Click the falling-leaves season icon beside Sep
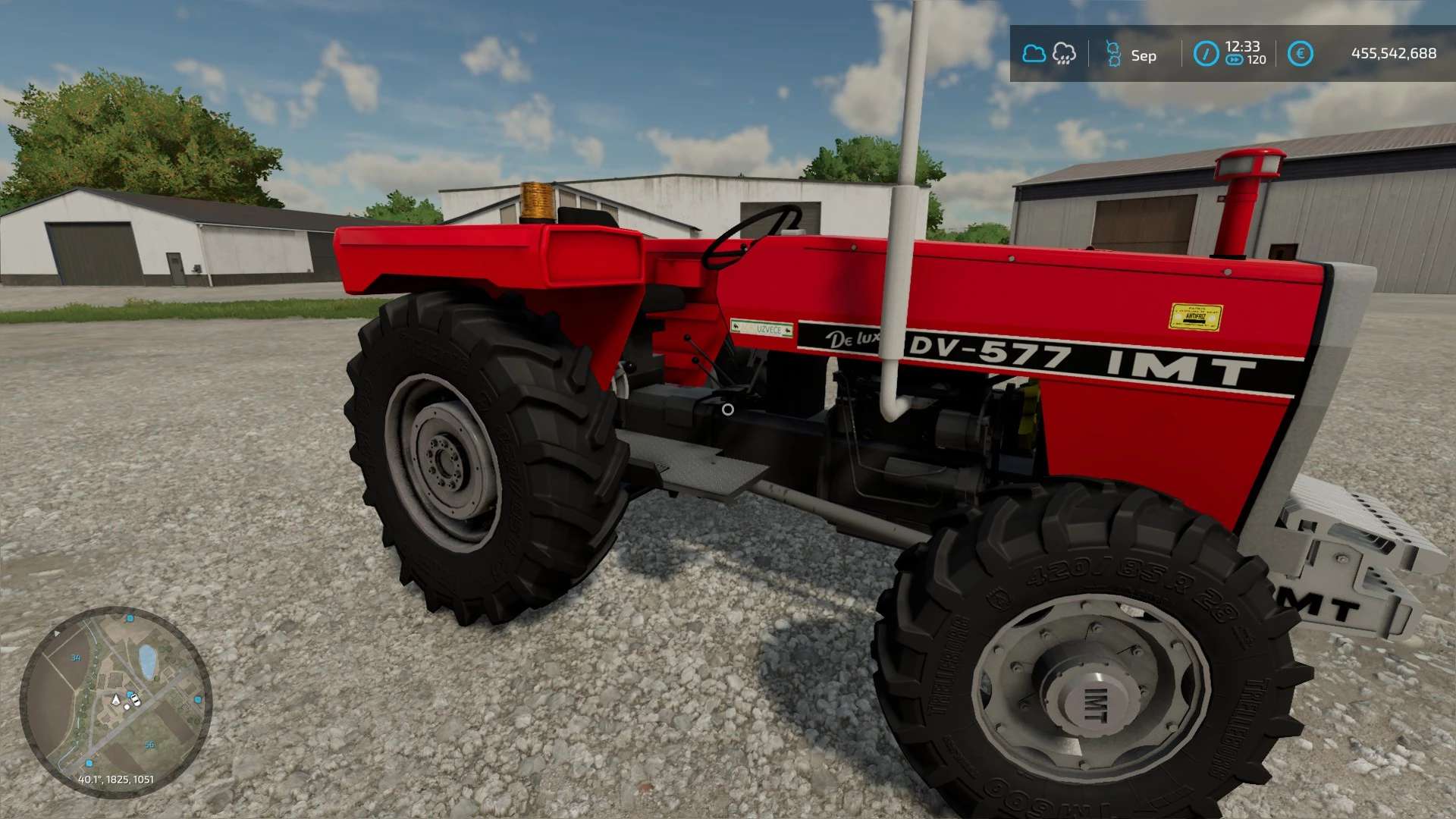1456x819 pixels. coord(1113,54)
